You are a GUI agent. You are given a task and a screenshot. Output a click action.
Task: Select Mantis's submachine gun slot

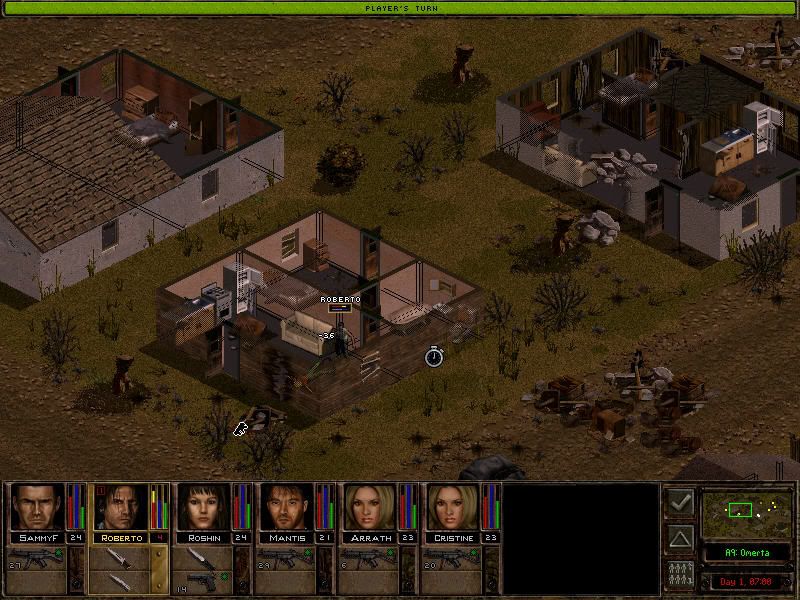coord(287,556)
